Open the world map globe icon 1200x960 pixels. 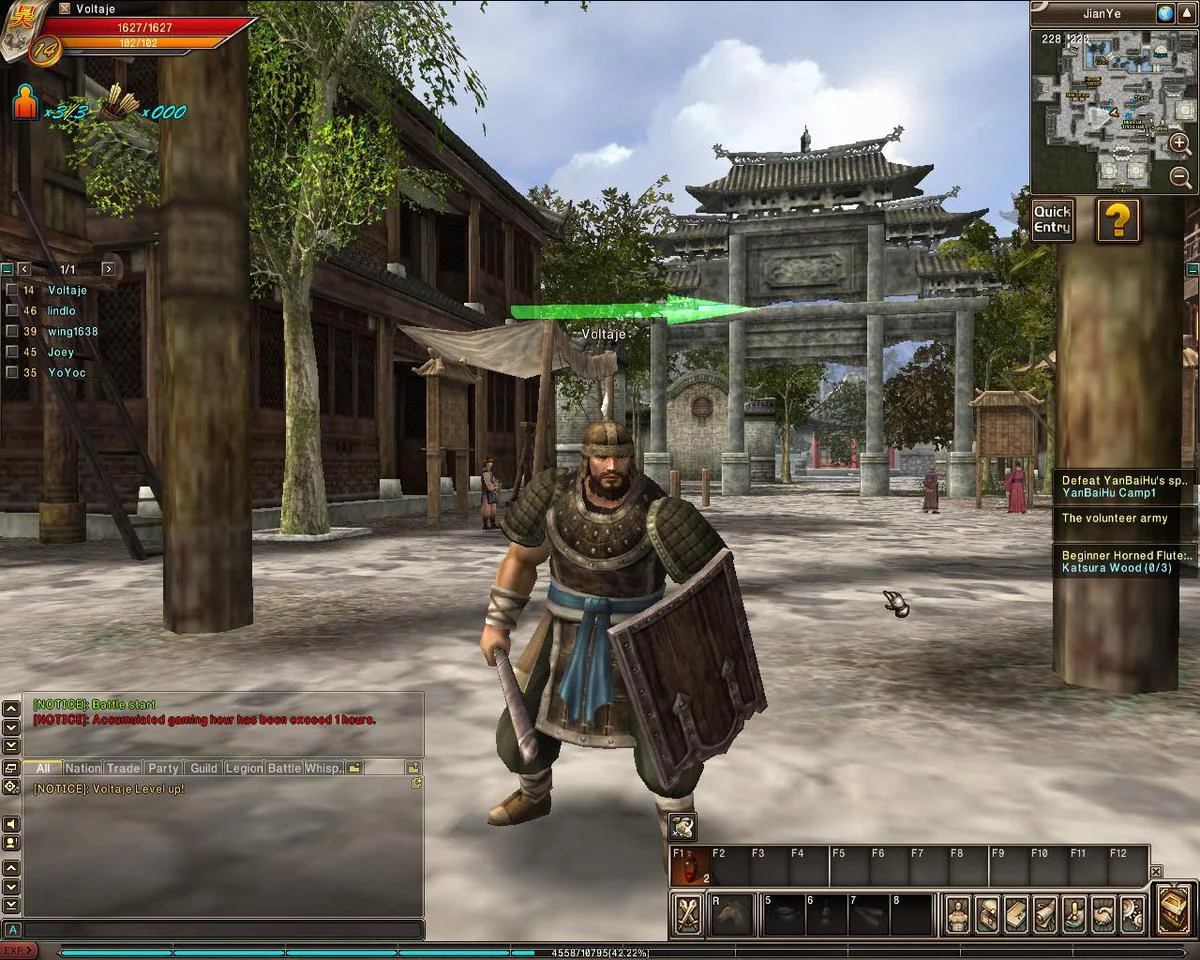point(1166,13)
